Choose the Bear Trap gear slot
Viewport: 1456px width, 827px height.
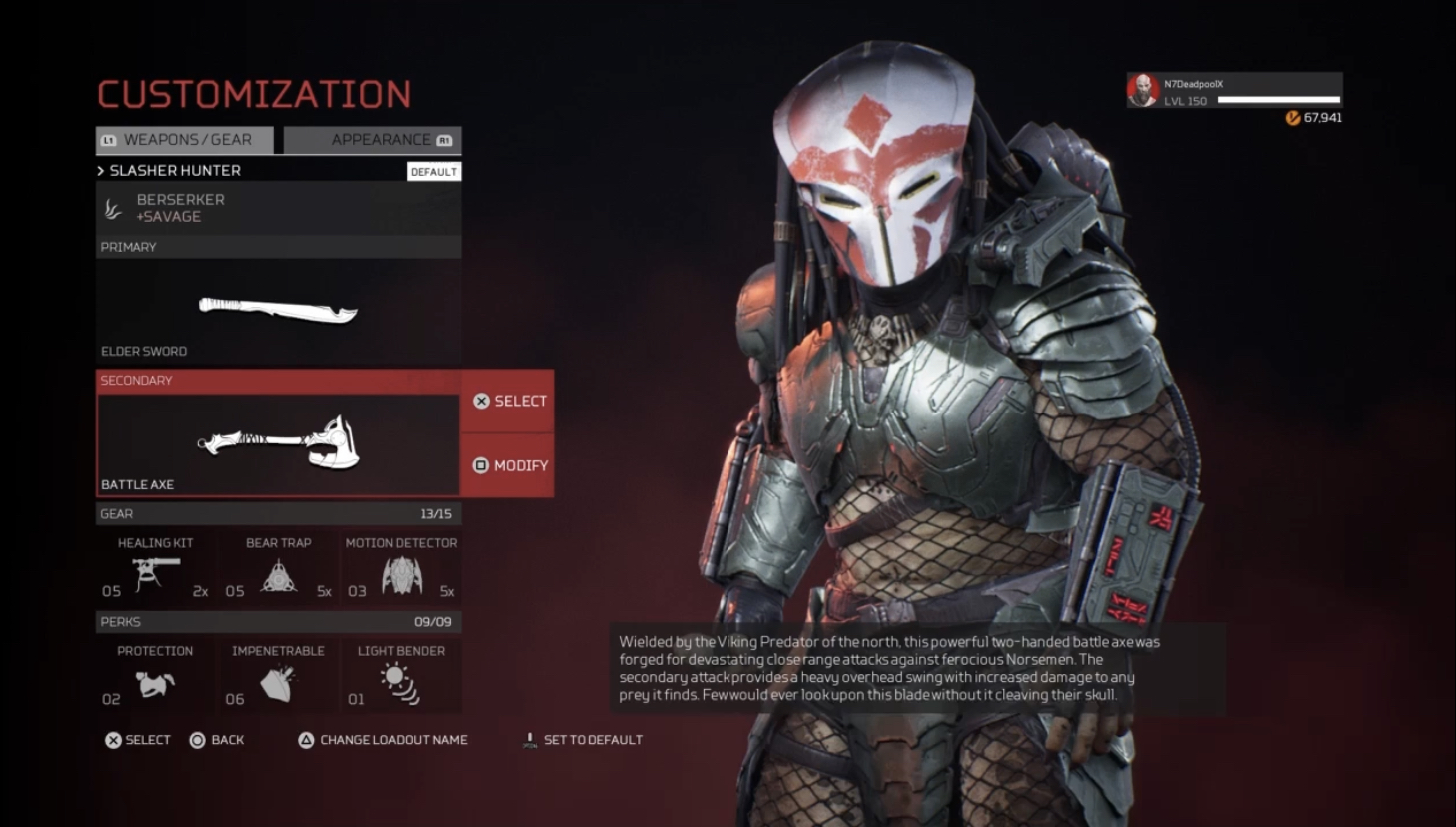278,570
